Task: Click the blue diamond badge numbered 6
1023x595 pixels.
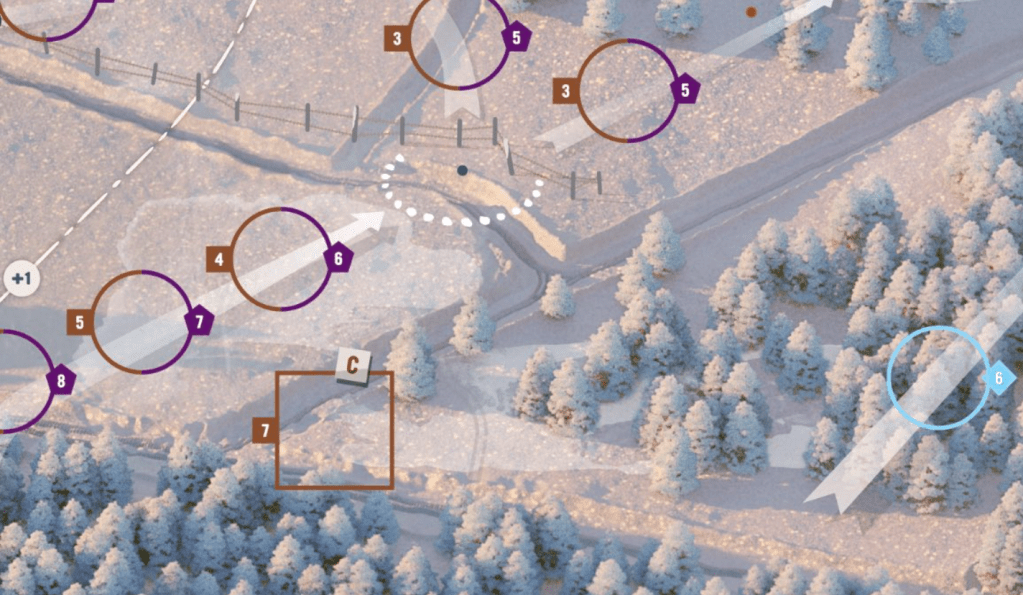Action: pyautogui.click(x=997, y=378)
